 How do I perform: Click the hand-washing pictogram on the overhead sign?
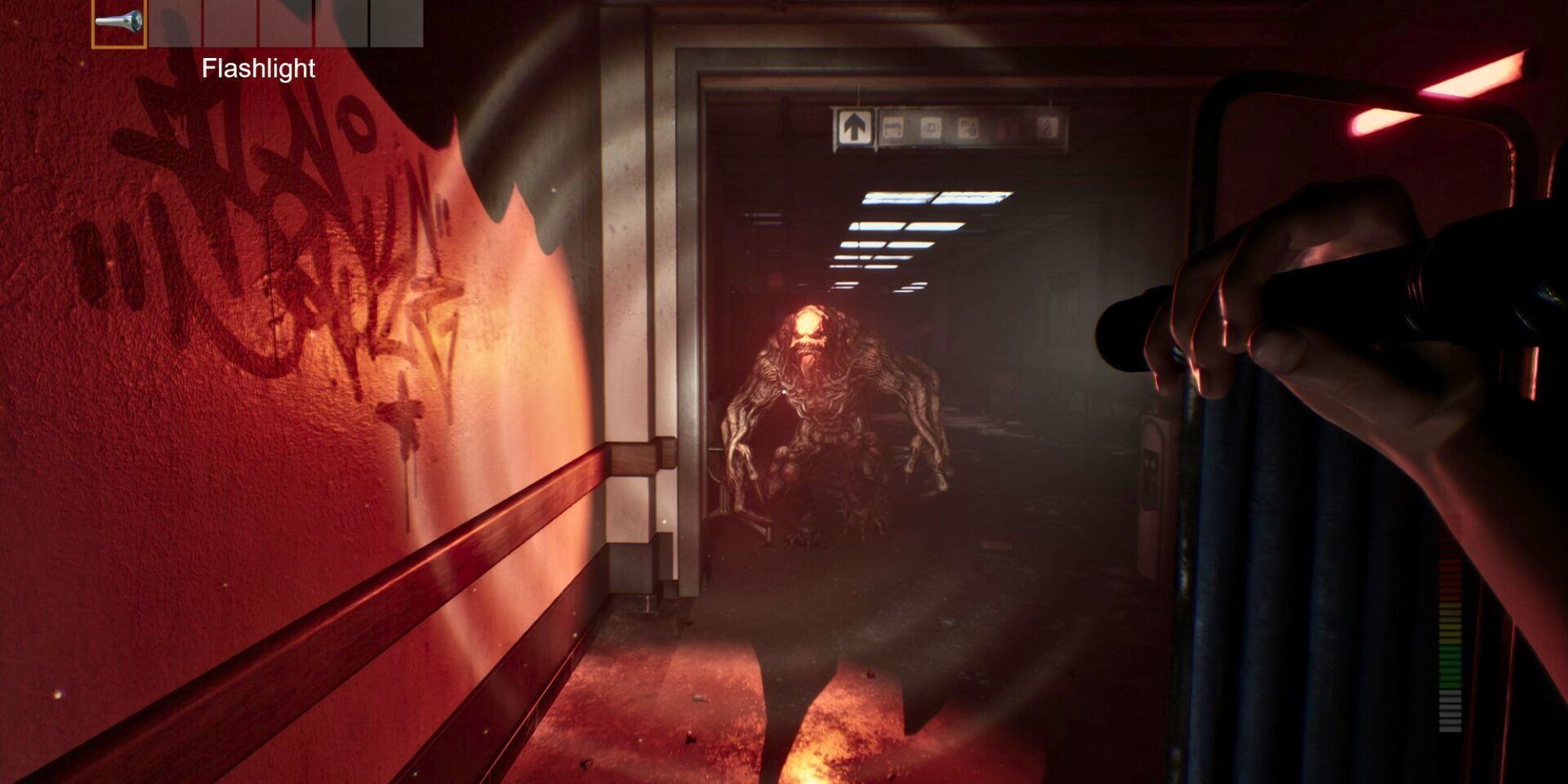point(967,126)
